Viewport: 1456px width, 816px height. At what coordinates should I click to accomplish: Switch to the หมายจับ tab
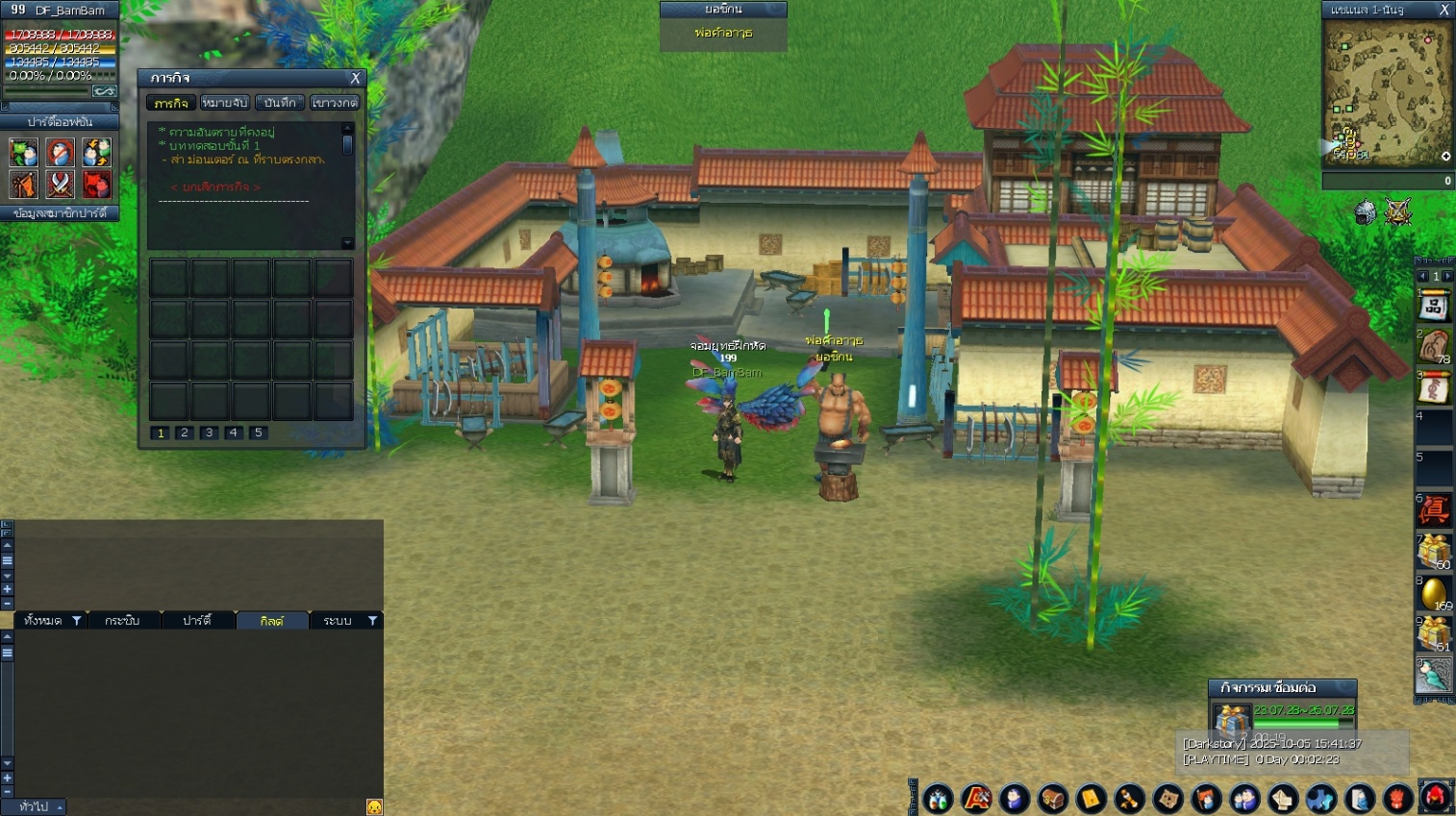pyautogui.click(x=225, y=103)
